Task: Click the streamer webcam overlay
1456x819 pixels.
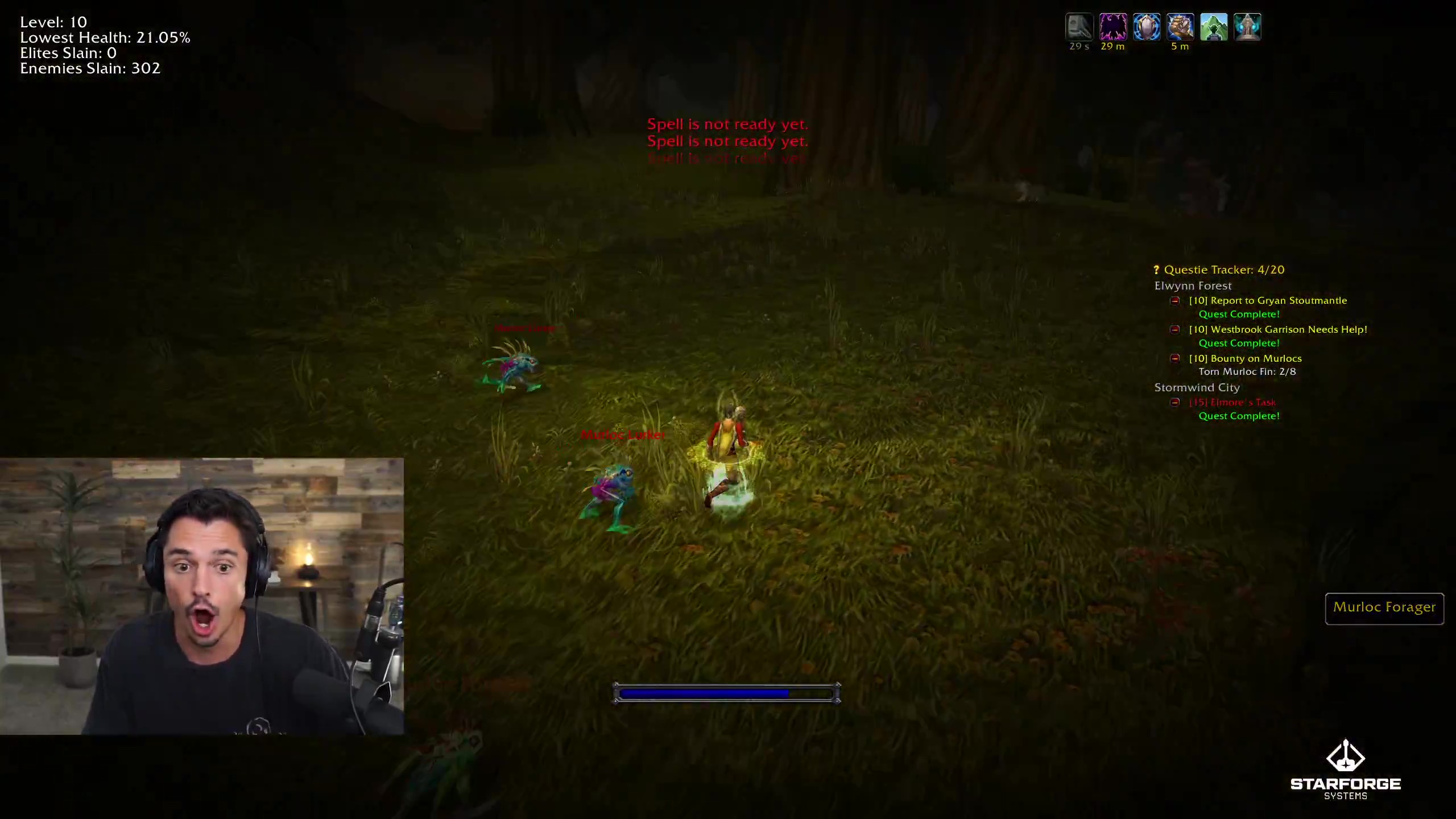Action: (x=202, y=594)
